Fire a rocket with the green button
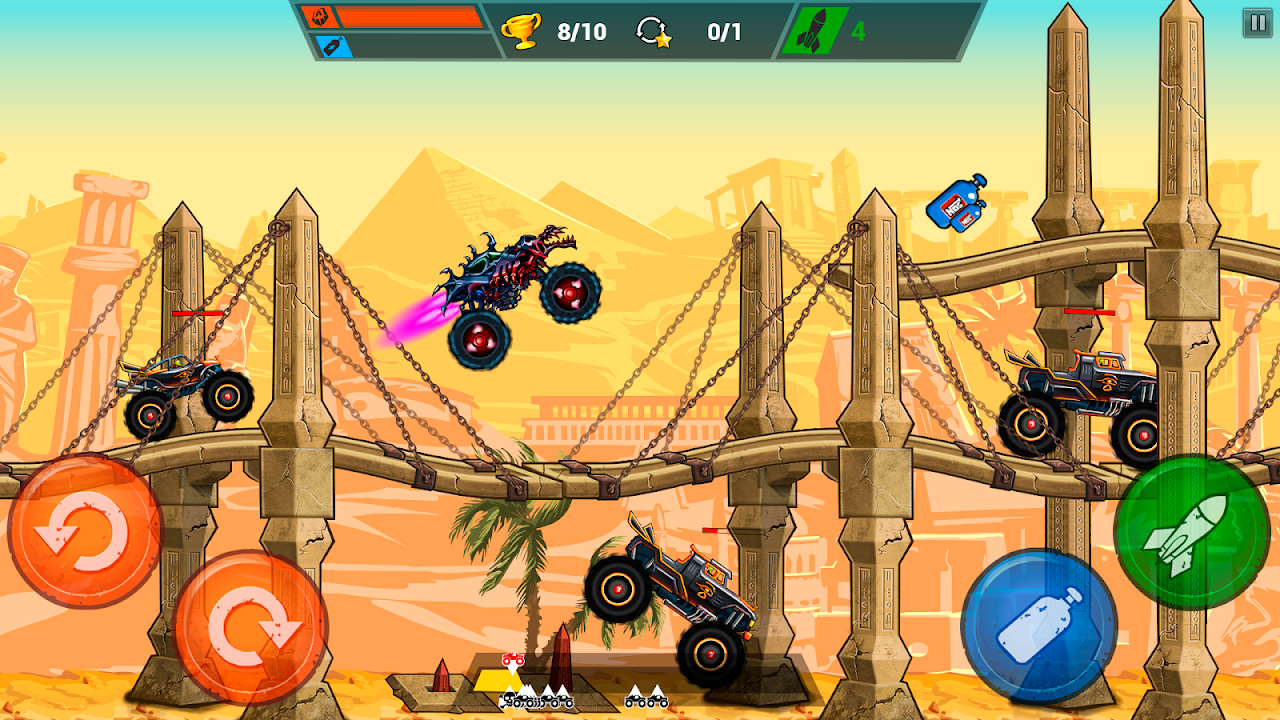 (1191, 532)
